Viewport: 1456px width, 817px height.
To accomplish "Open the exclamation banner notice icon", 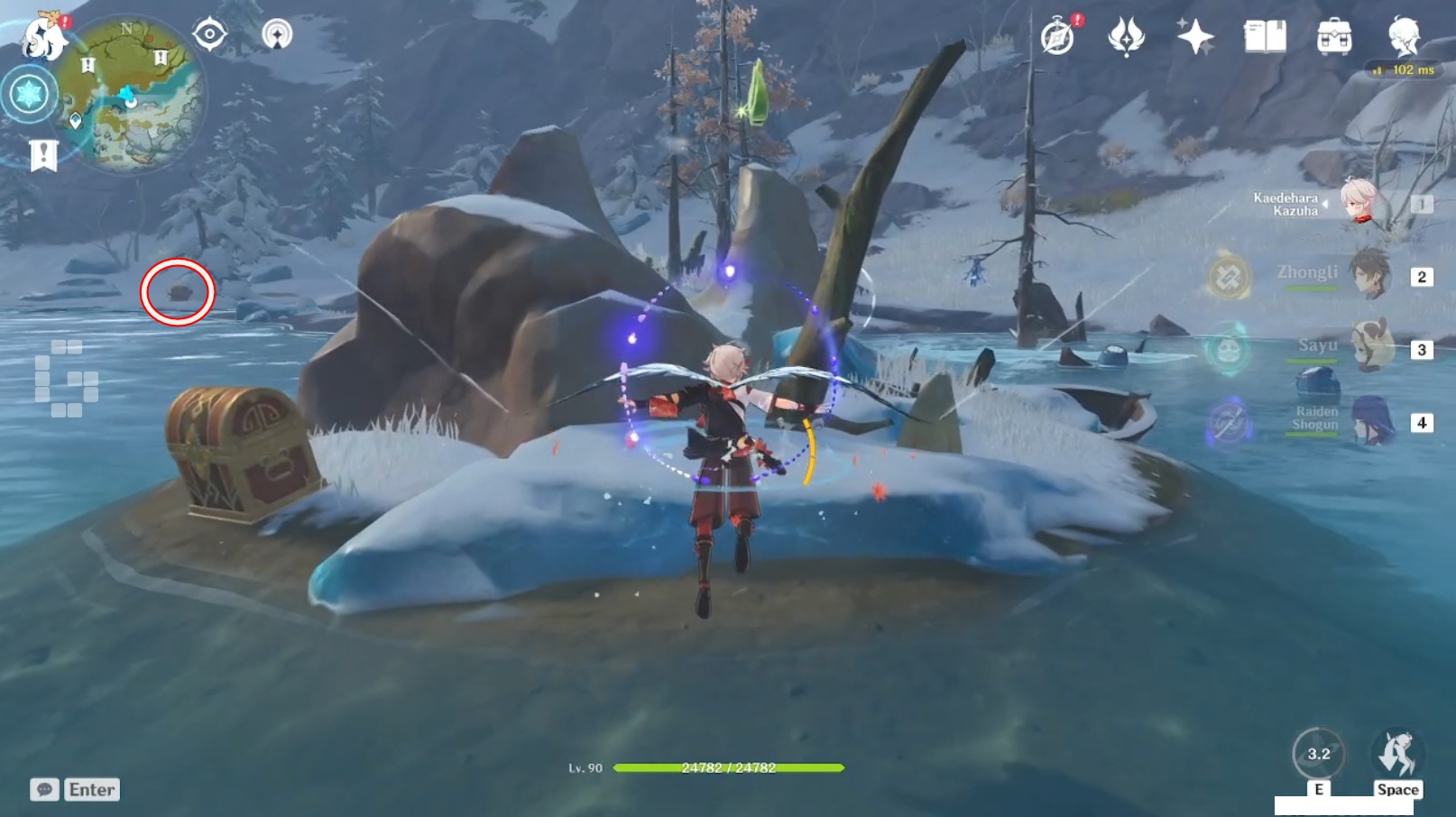I will 43,155.
